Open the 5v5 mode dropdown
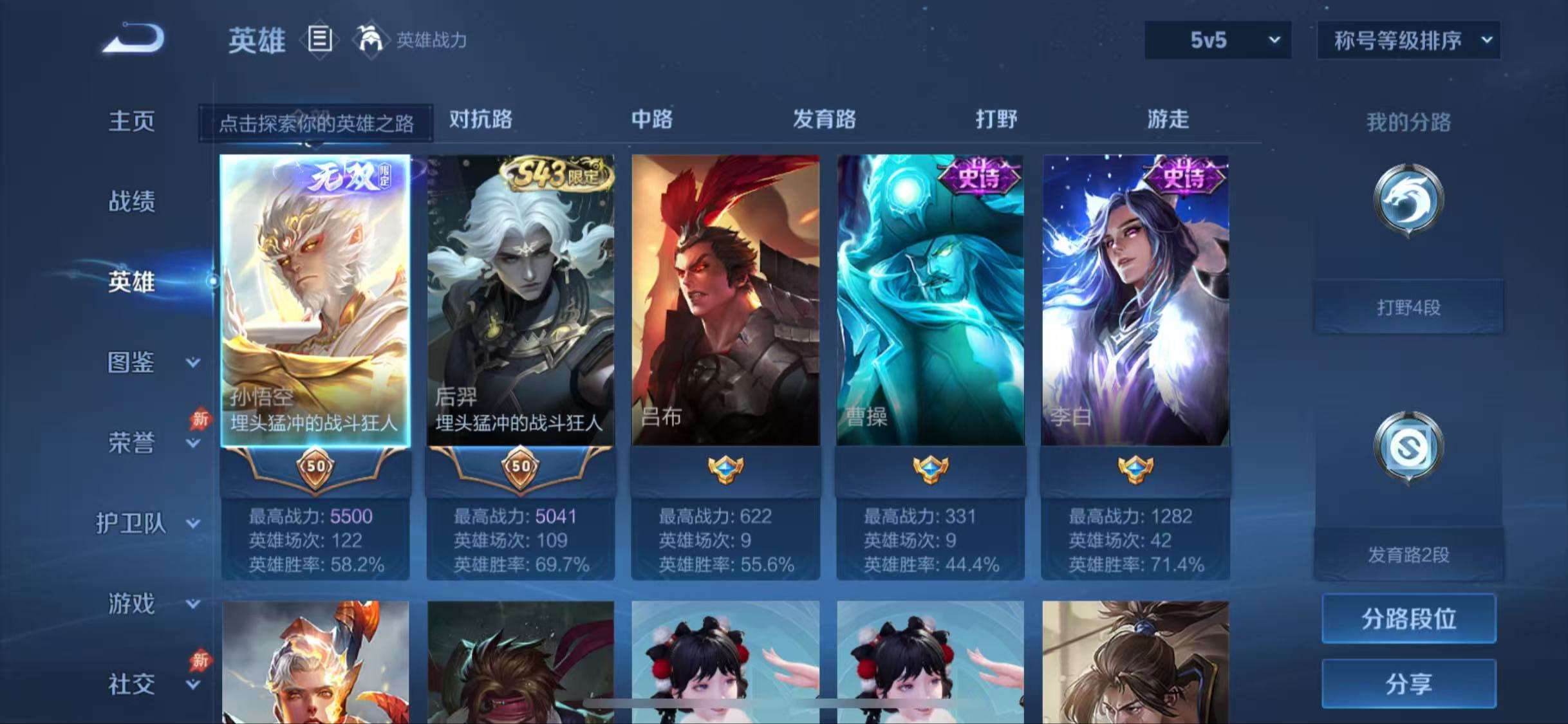The image size is (1568, 724). (x=1215, y=40)
